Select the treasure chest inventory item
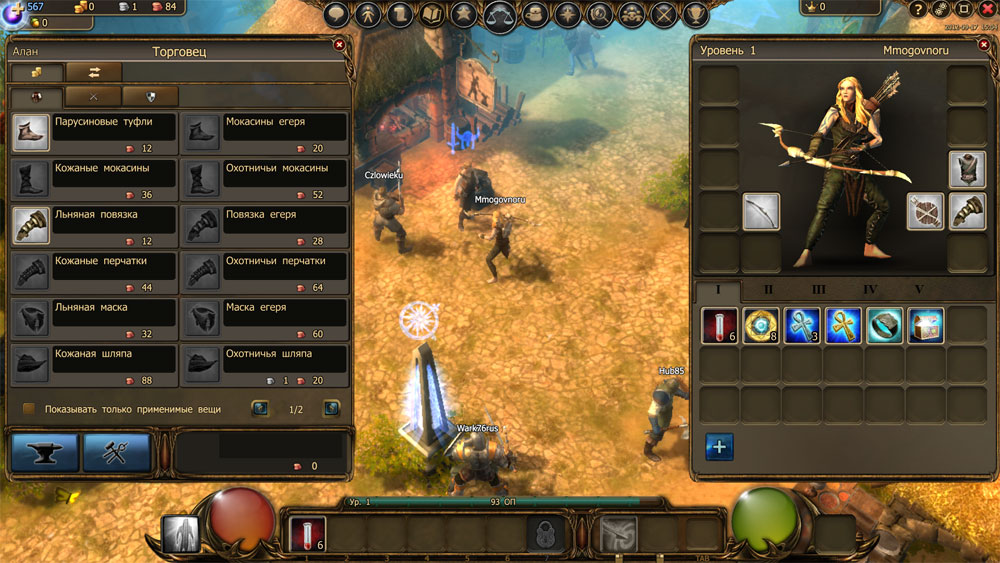 coord(925,326)
